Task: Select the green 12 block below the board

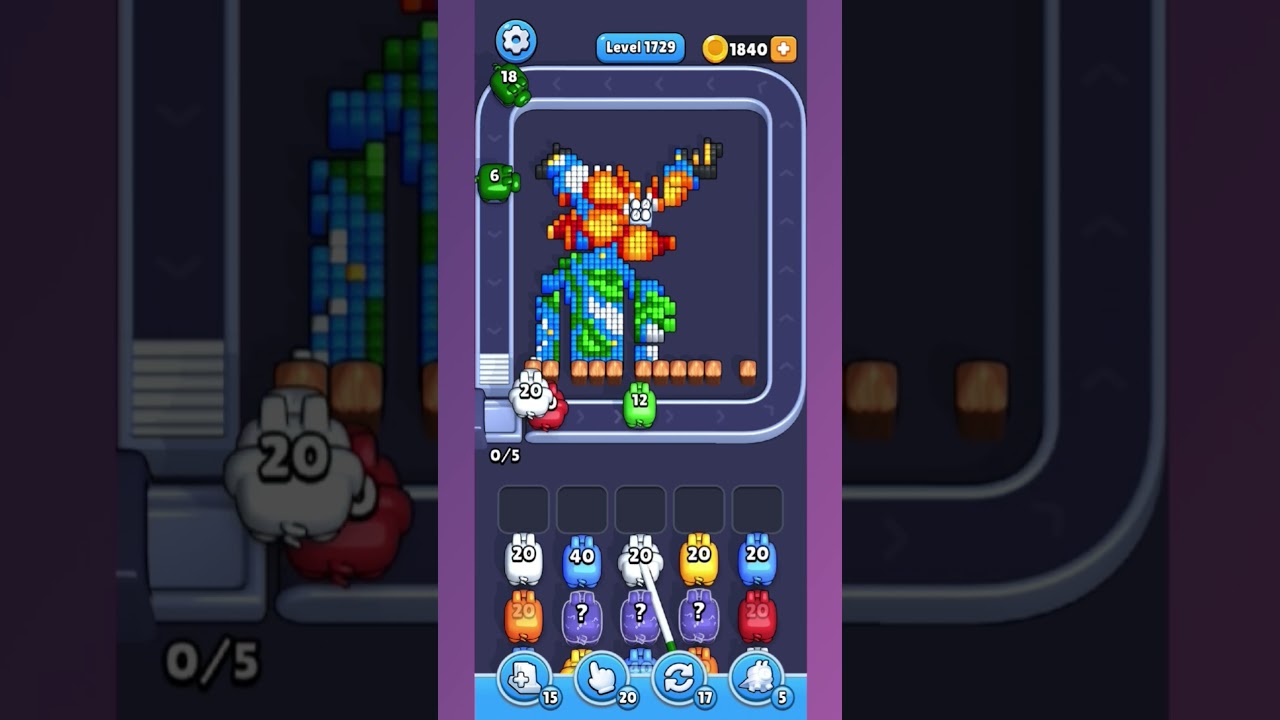Action: pyautogui.click(x=641, y=403)
